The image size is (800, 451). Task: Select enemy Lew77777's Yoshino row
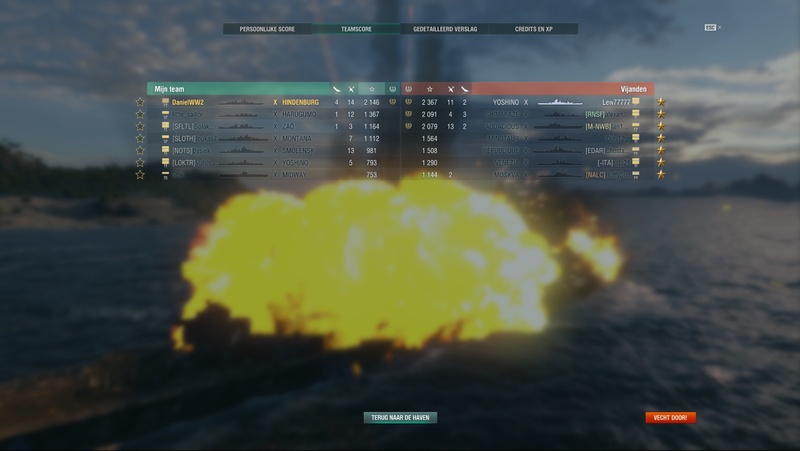(x=560, y=102)
